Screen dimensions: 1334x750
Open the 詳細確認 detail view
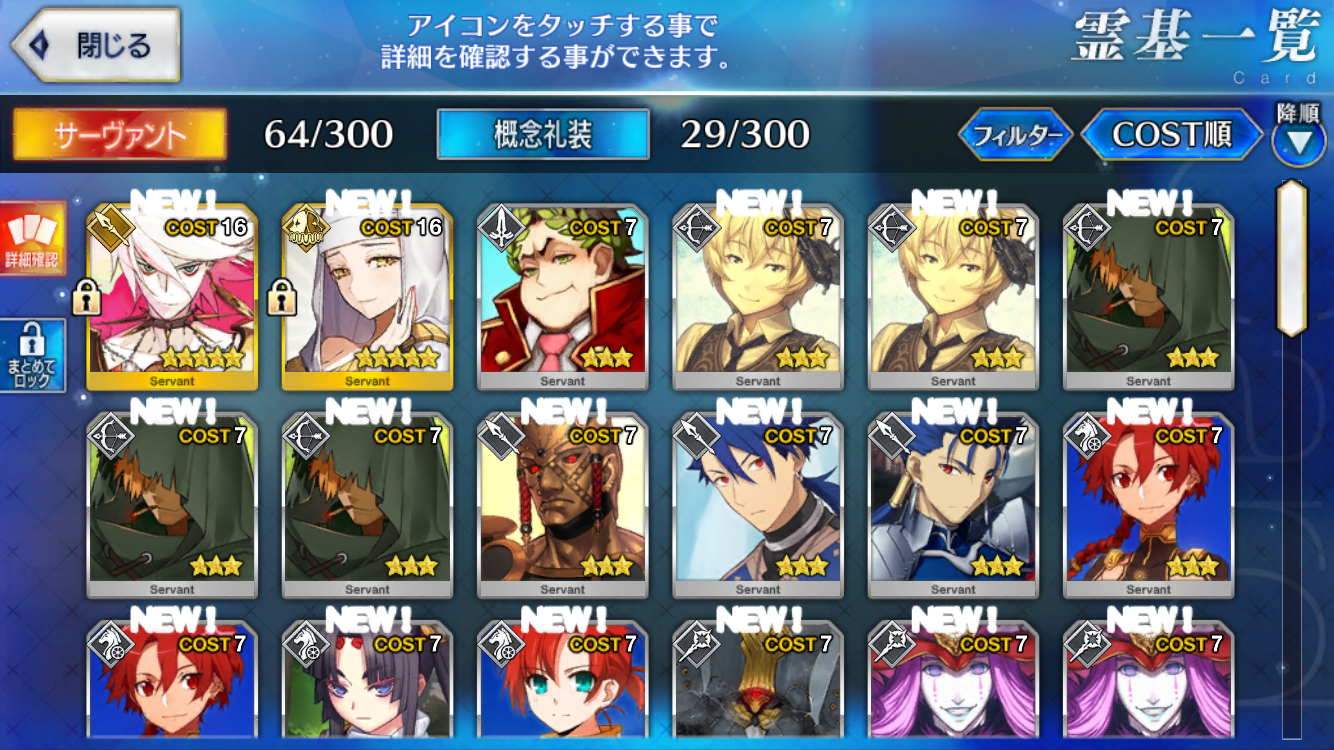[x=32, y=238]
